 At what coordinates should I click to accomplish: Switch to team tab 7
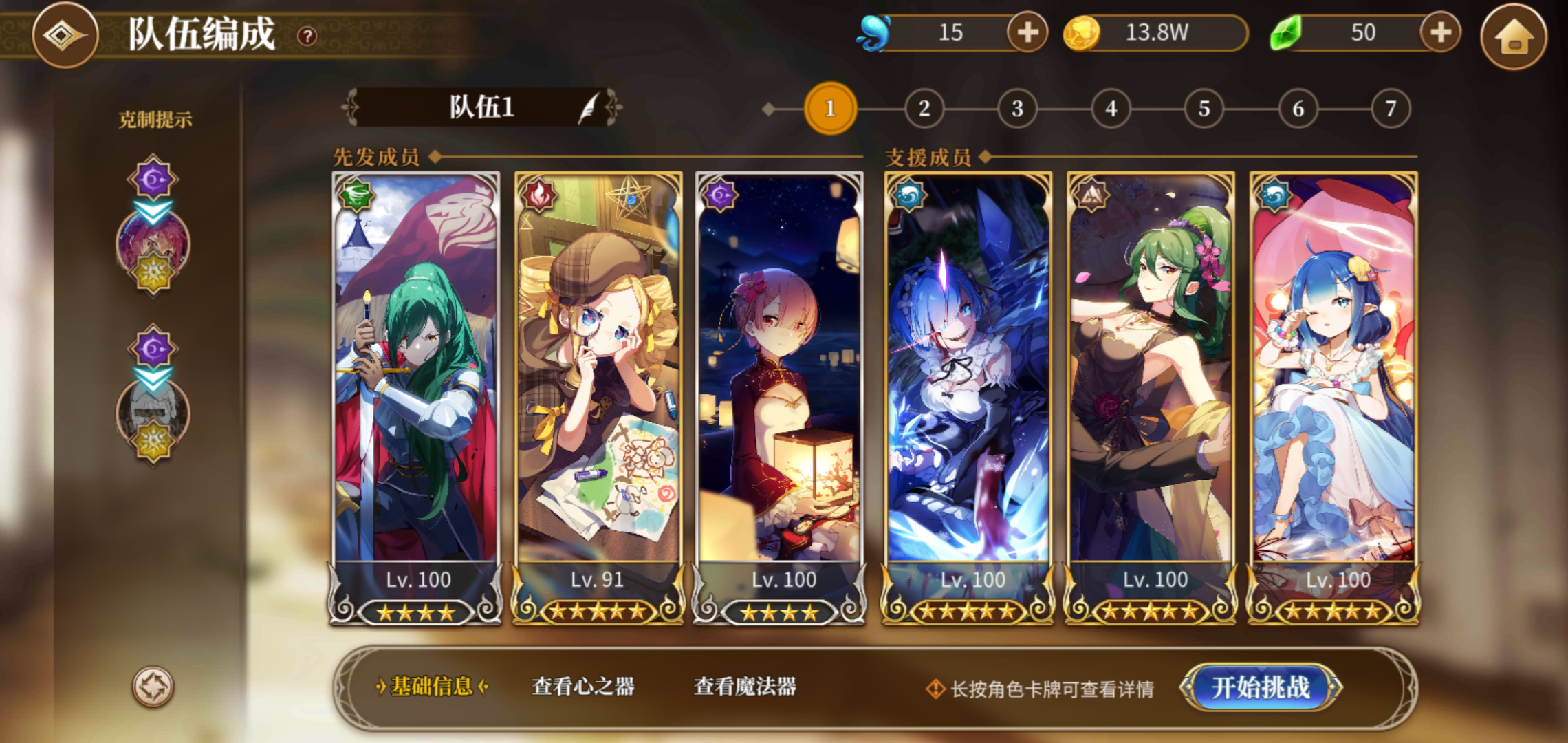tap(1390, 107)
